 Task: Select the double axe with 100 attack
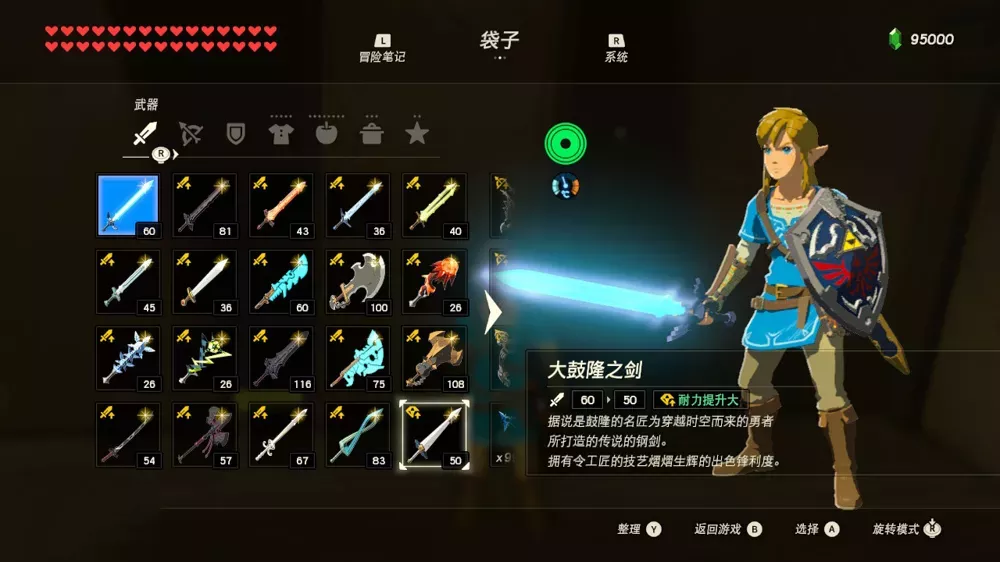358,281
